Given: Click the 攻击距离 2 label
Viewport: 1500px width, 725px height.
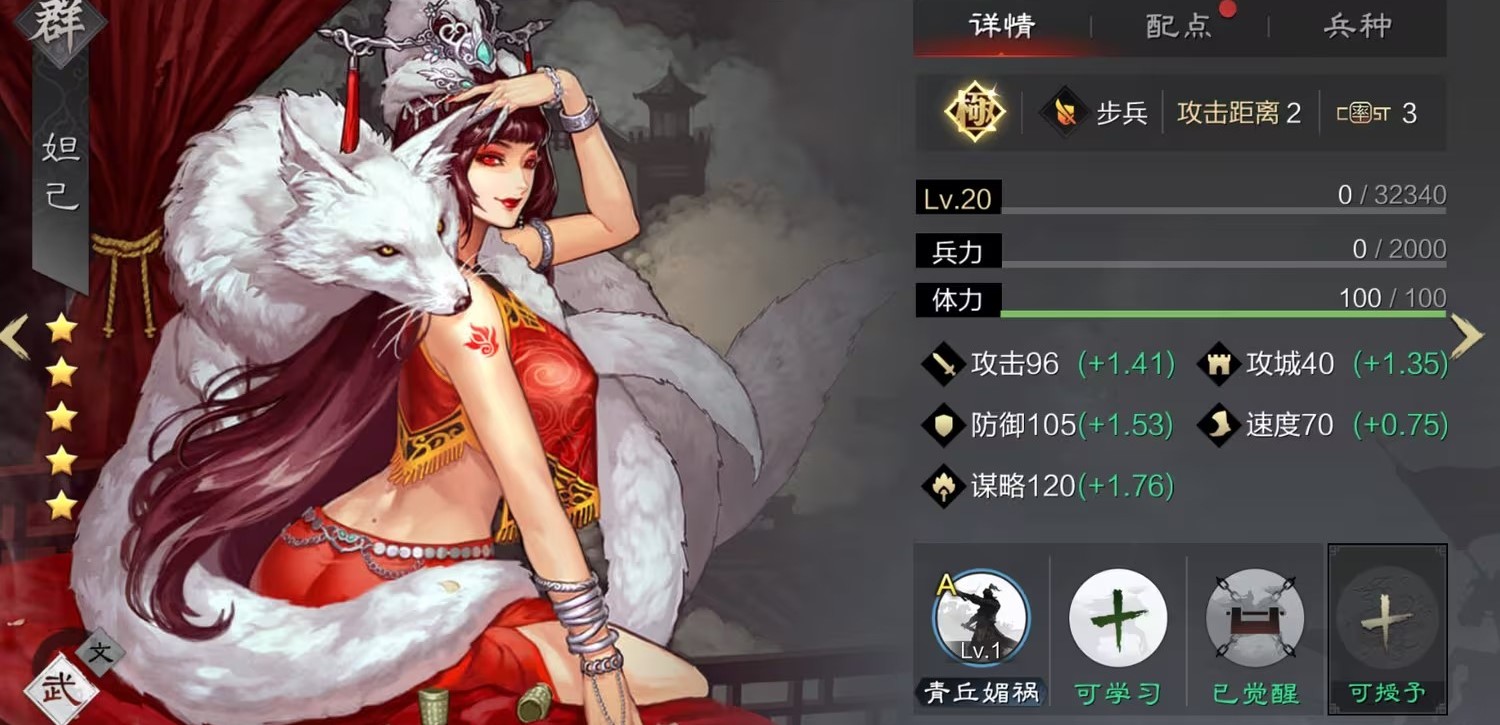Looking at the screenshot, I should 1237,112.
